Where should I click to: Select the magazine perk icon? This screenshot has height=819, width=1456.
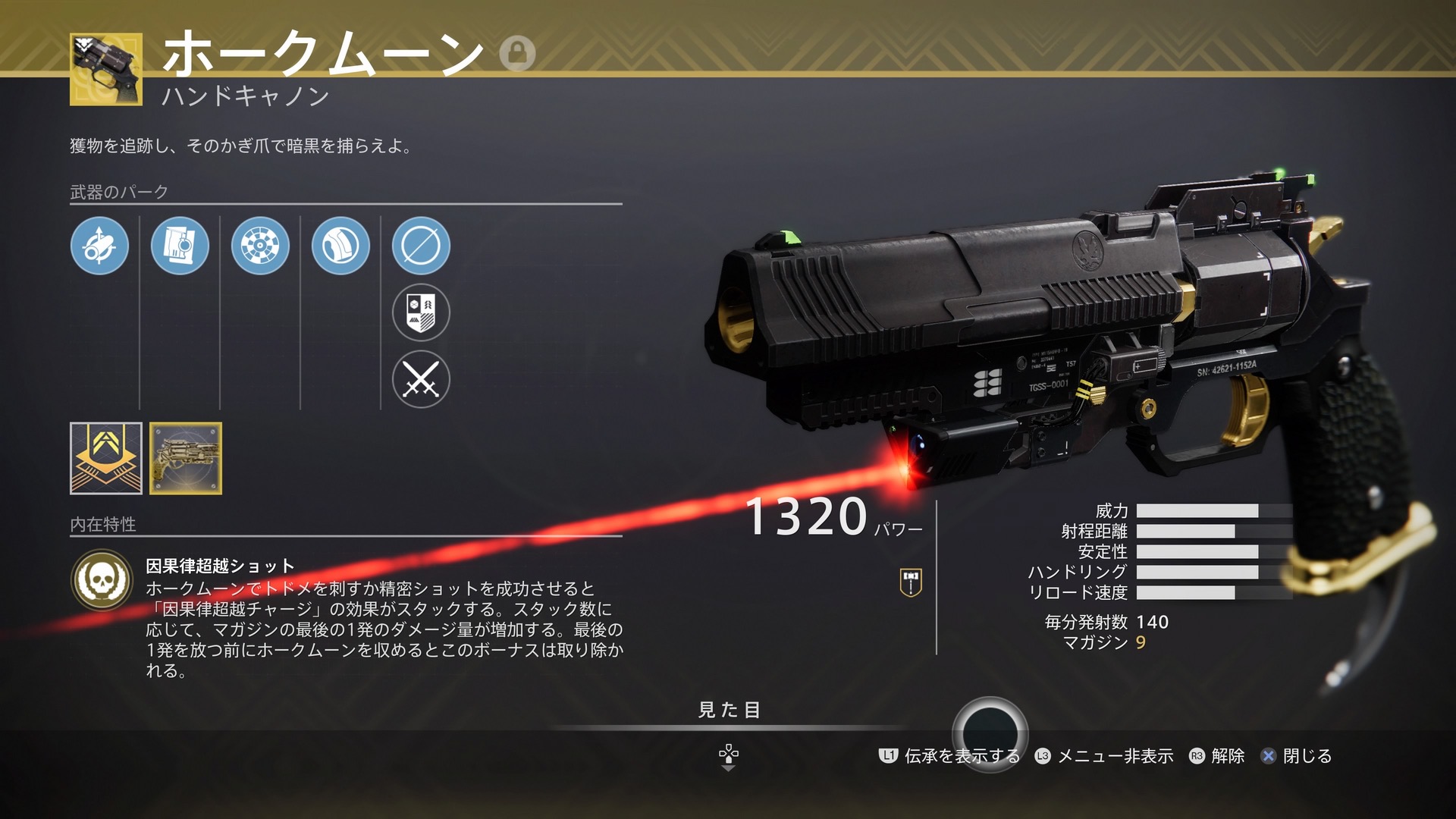point(180,246)
